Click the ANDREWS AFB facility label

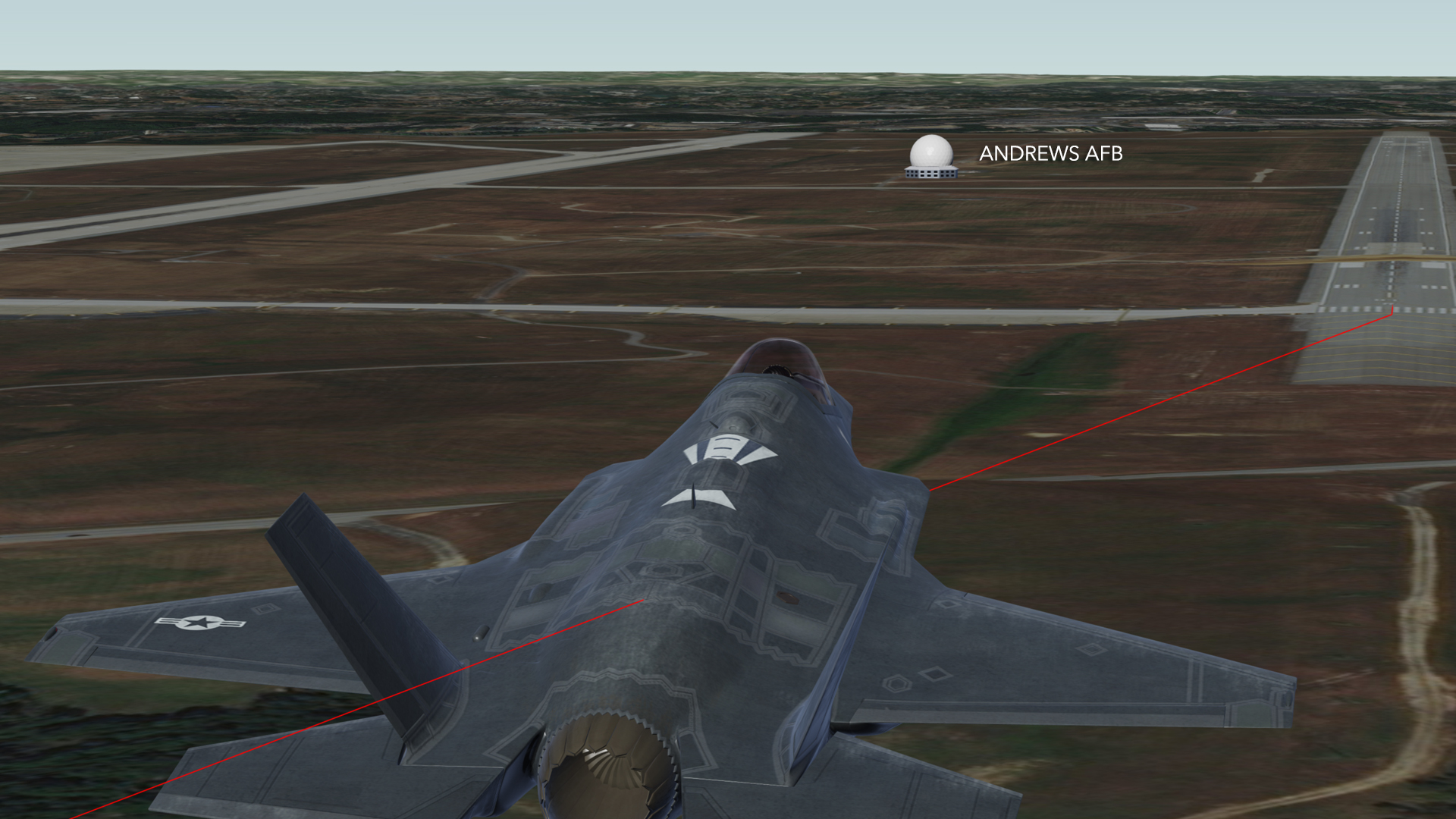coord(1050,154)
